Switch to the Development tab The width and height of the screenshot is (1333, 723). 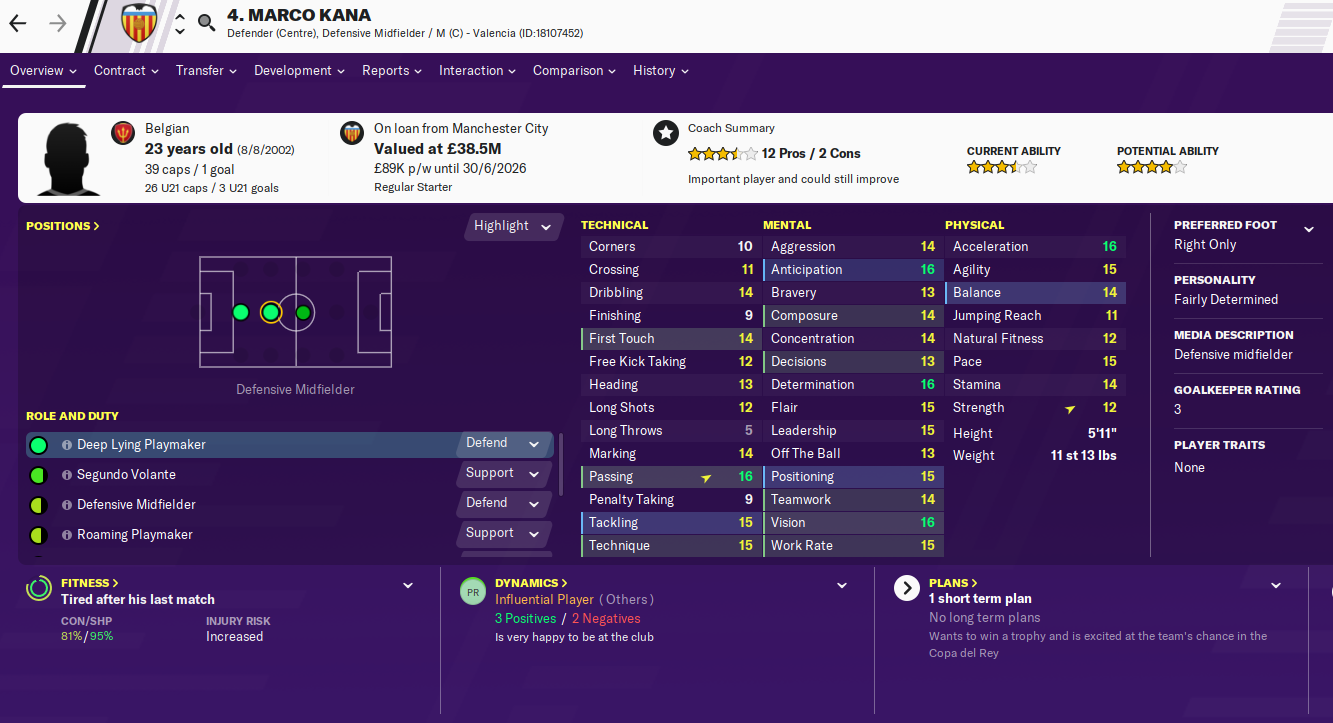tap(299, 71)
